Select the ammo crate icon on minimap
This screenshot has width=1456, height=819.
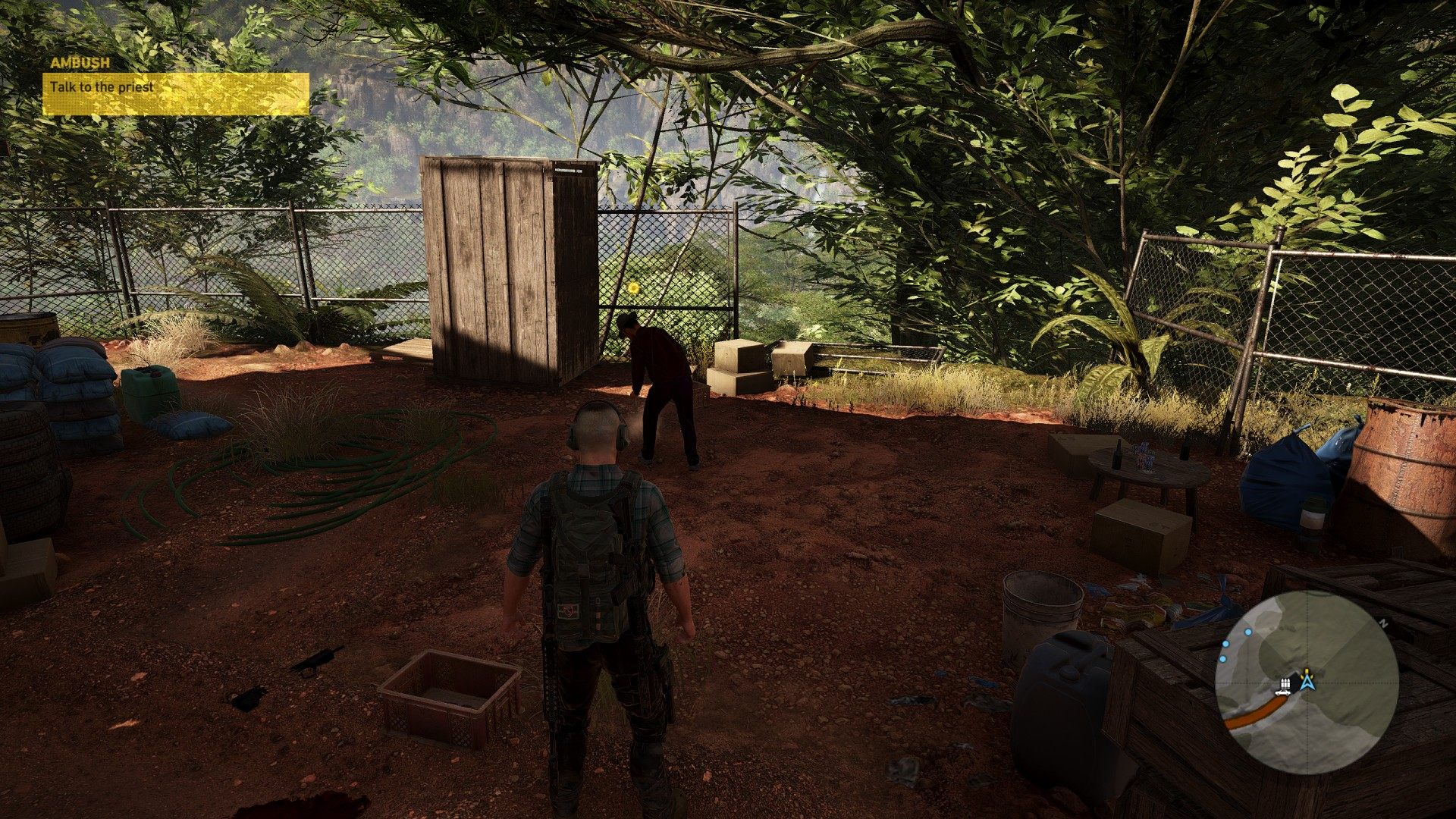tap(1287, 682)
